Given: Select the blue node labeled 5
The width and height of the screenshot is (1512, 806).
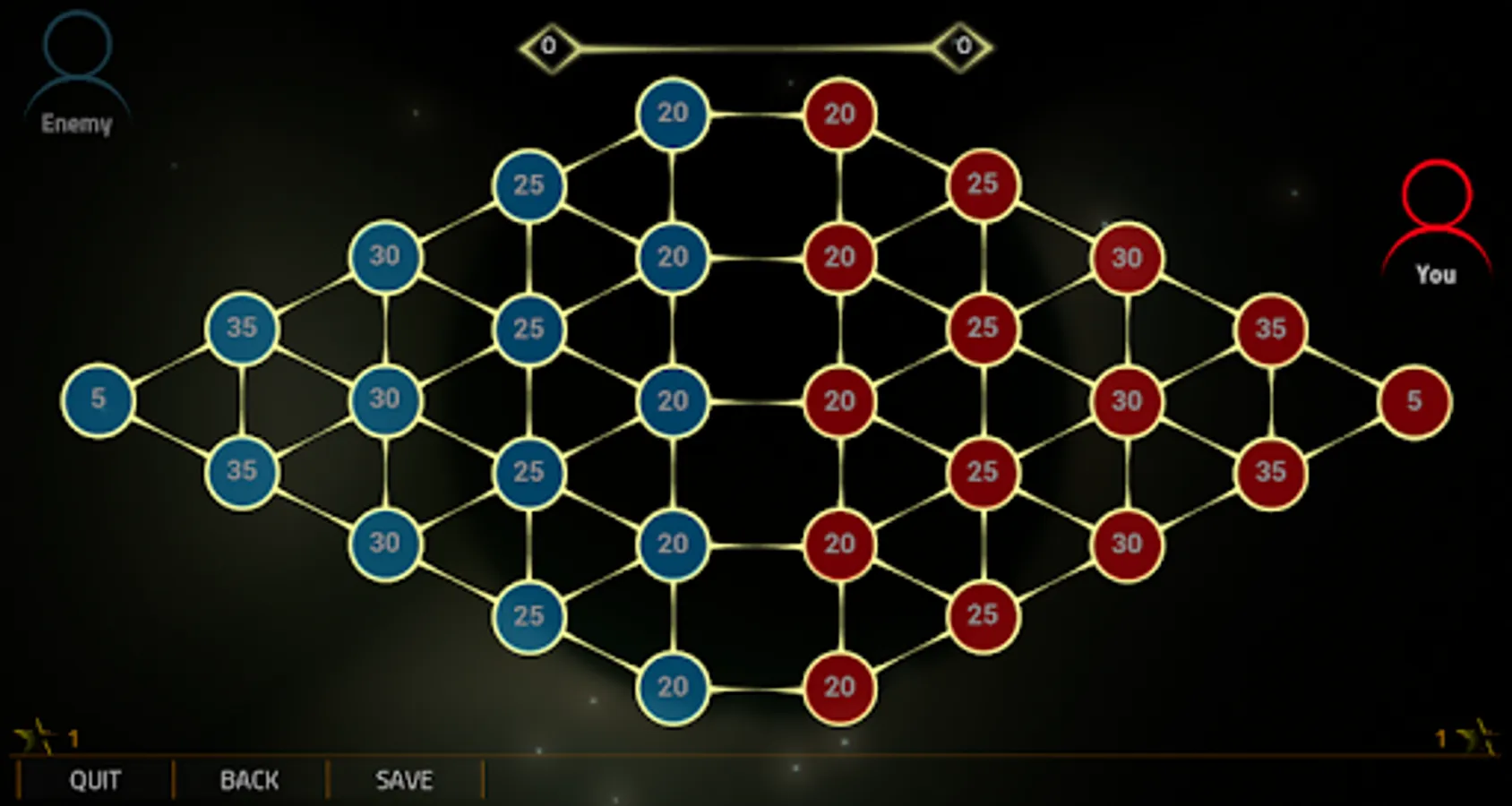Looking at the screenshot, I should tap(97, 400).
